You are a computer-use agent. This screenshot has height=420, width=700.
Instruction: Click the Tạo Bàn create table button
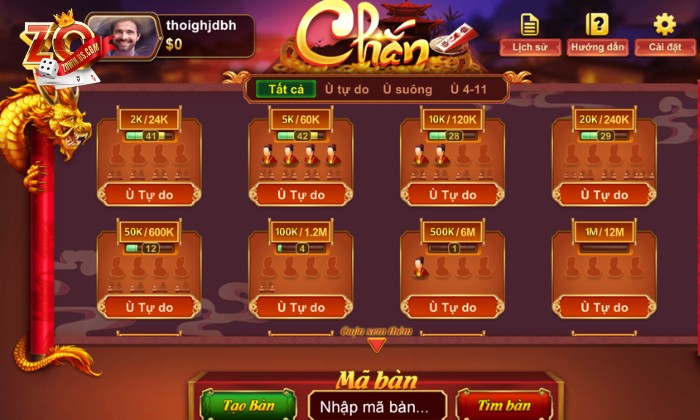coord(248,405)
